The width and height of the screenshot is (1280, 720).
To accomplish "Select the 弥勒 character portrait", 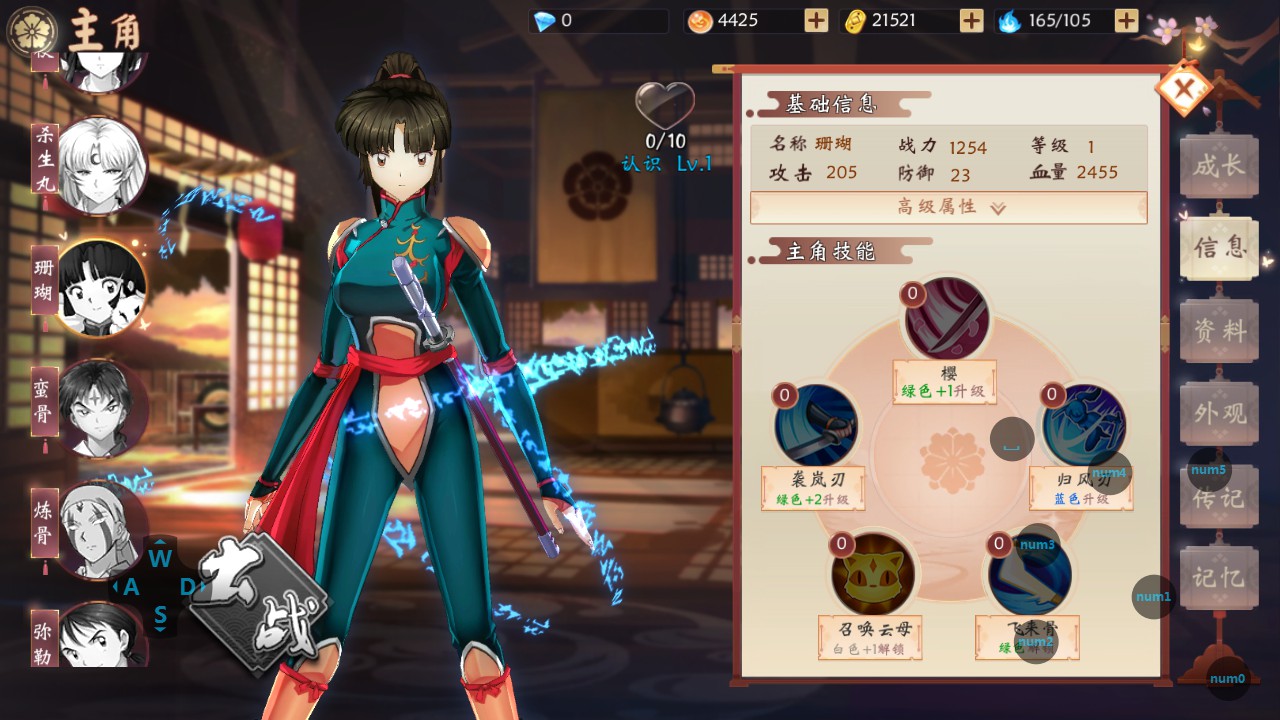I will (101, 638).
